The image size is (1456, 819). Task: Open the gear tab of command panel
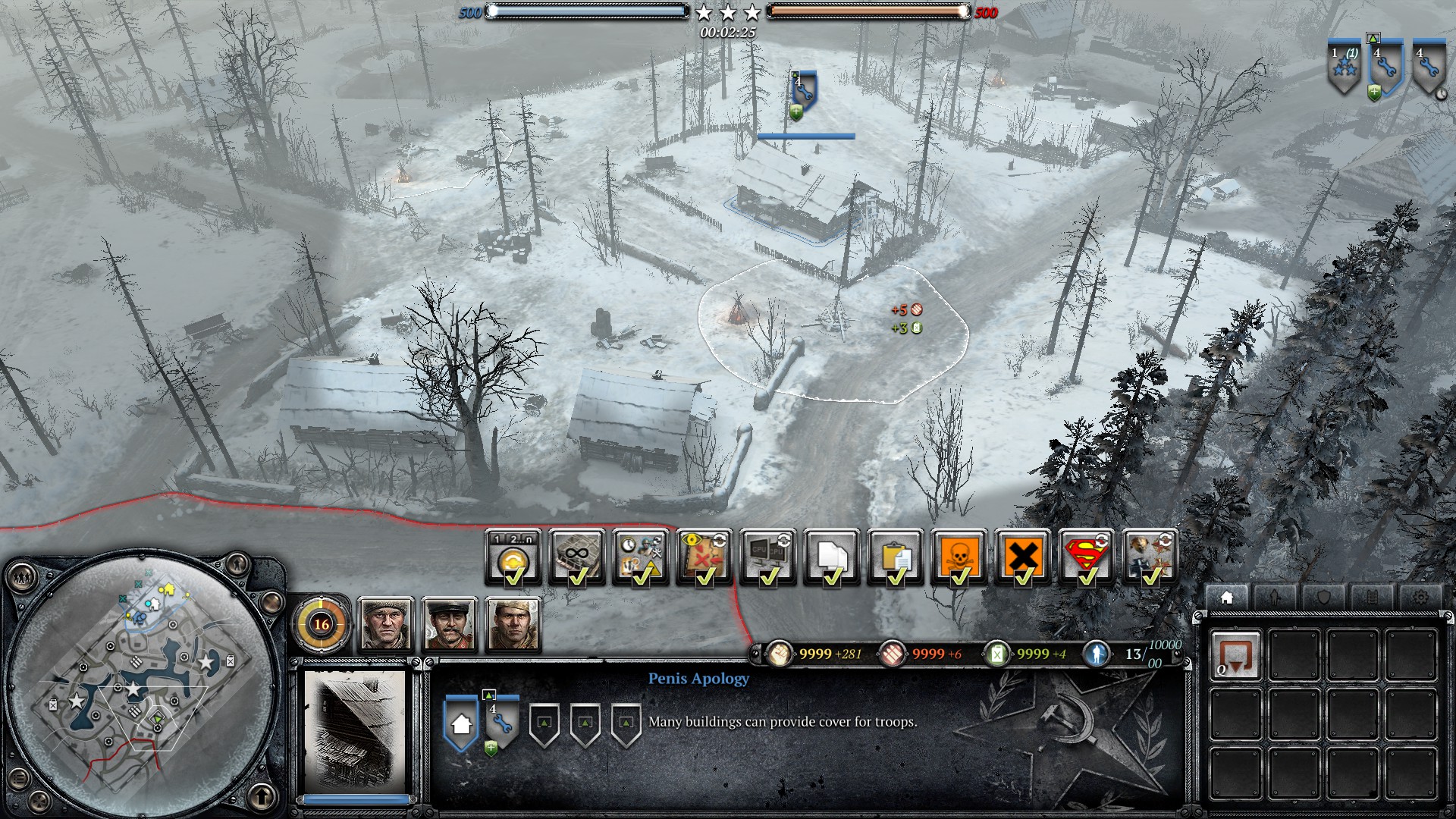click(1420, 598)
